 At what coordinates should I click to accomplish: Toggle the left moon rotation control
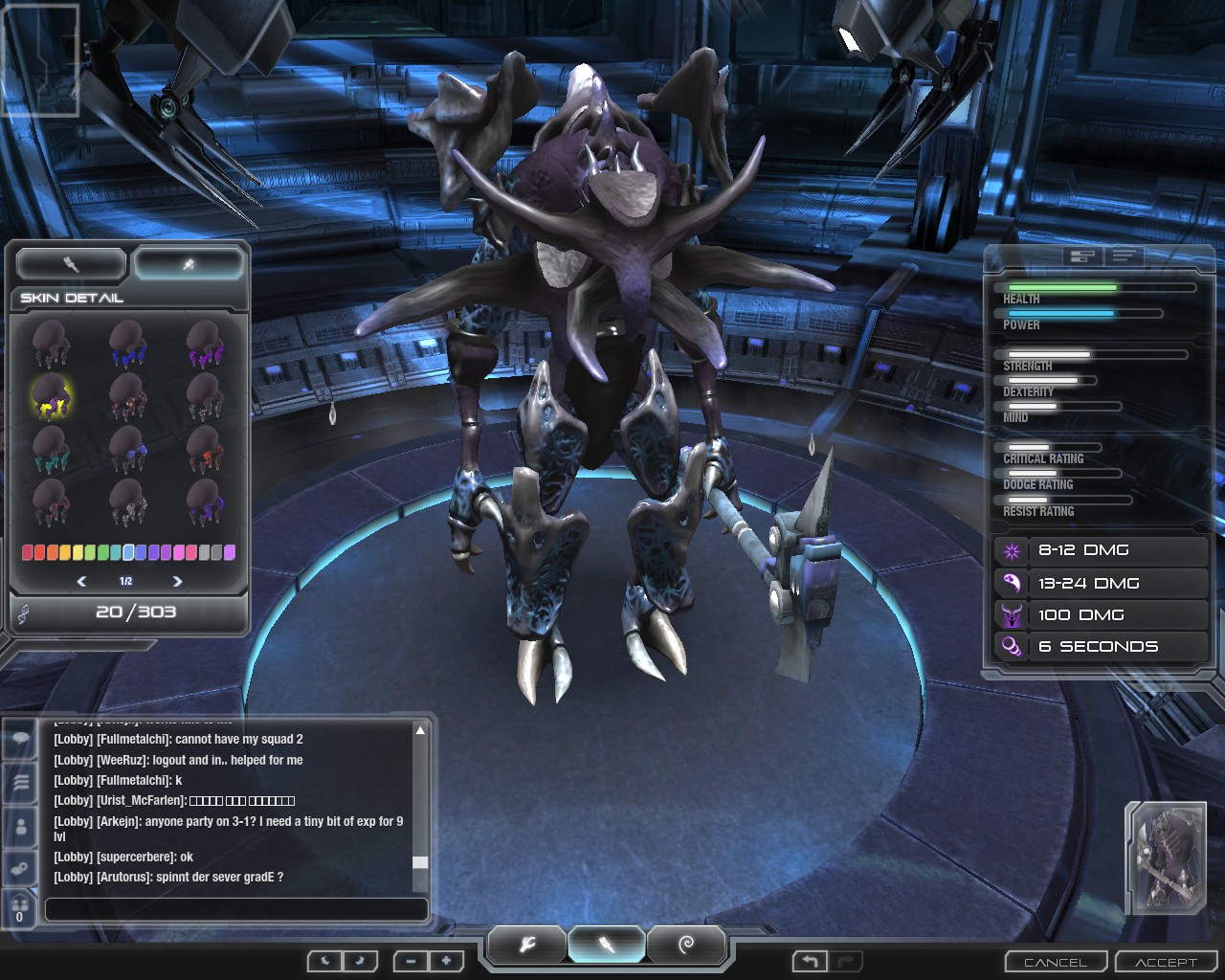(x=324, y=961)
